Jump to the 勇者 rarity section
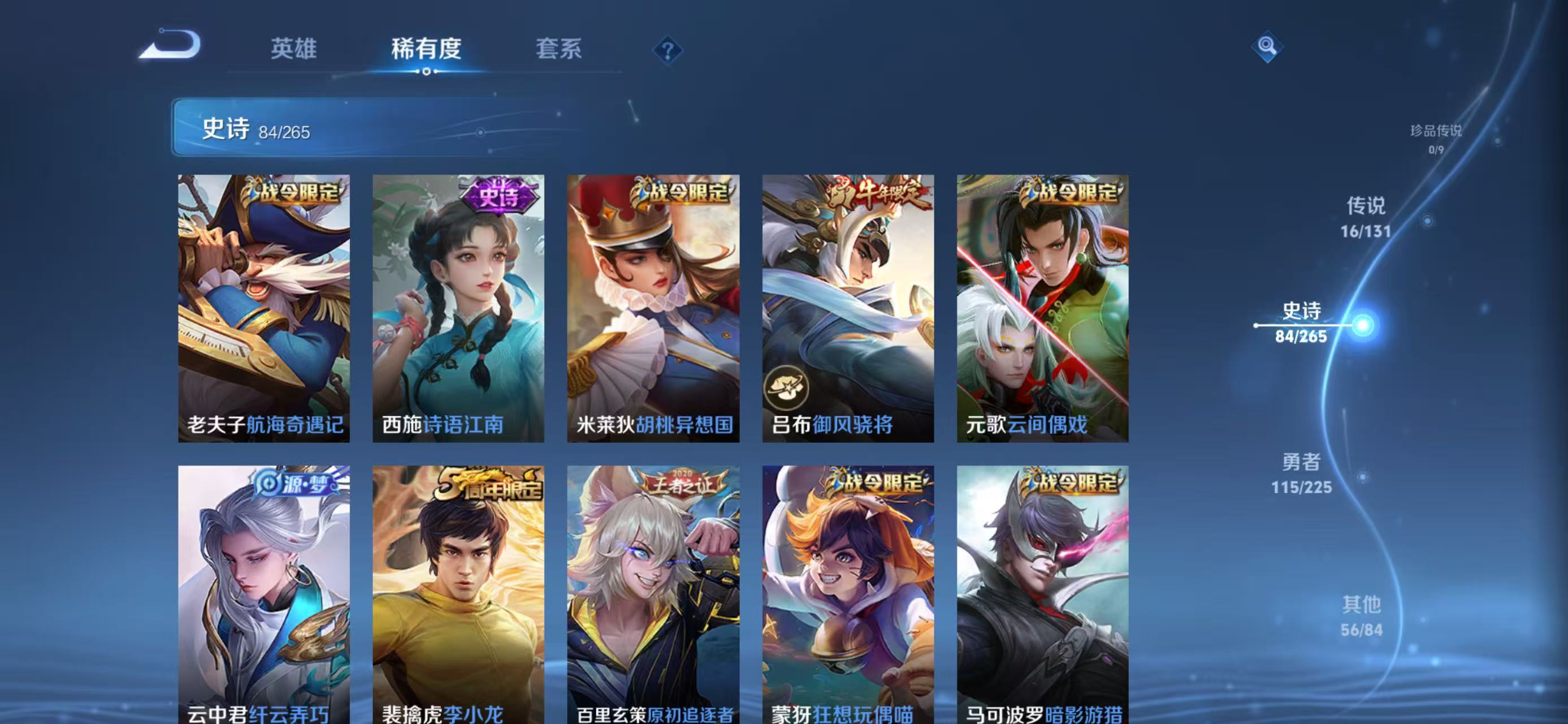 (1301, 473)
